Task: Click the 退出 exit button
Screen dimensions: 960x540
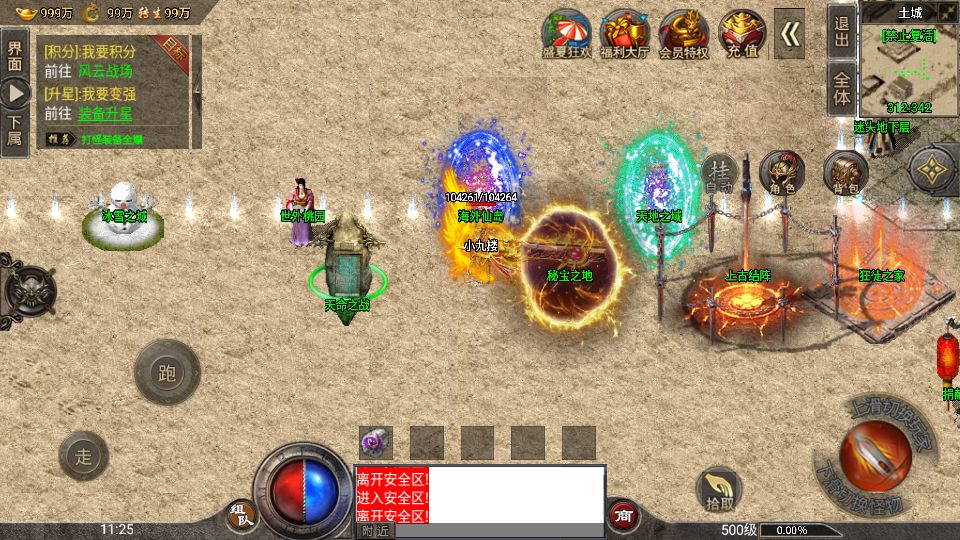Action: pyautogui.click(x=842, y=31)
